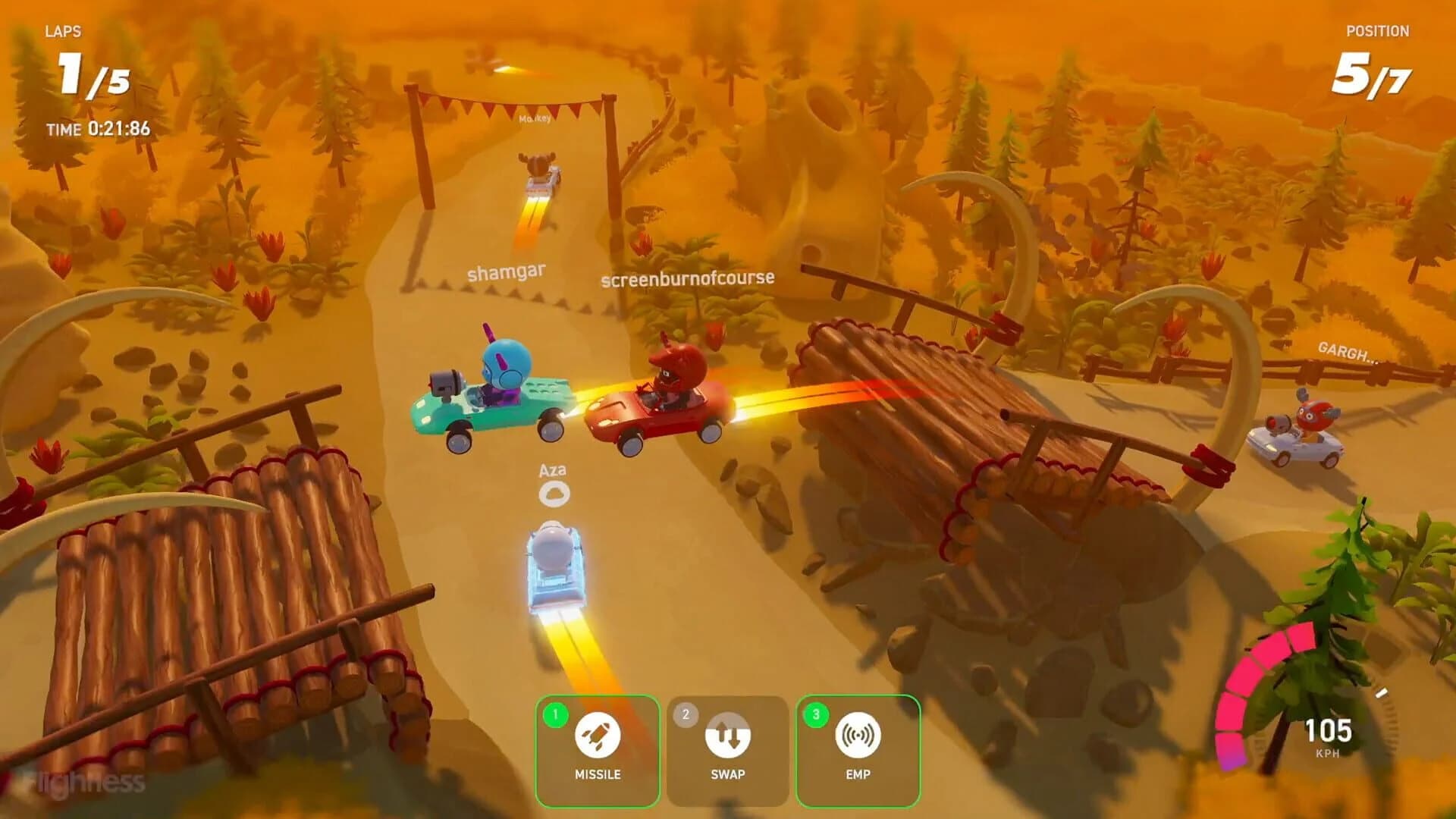Toggle the active MISSILE item slot
The width and height of the screenshot is (1456, 819).
tap(598, 751)
